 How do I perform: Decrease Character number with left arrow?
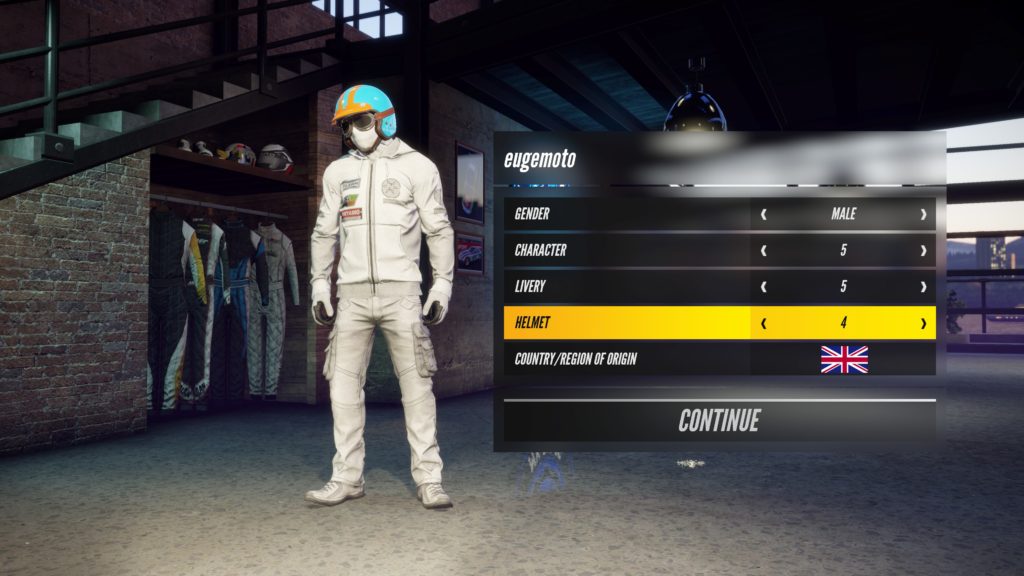765,250
